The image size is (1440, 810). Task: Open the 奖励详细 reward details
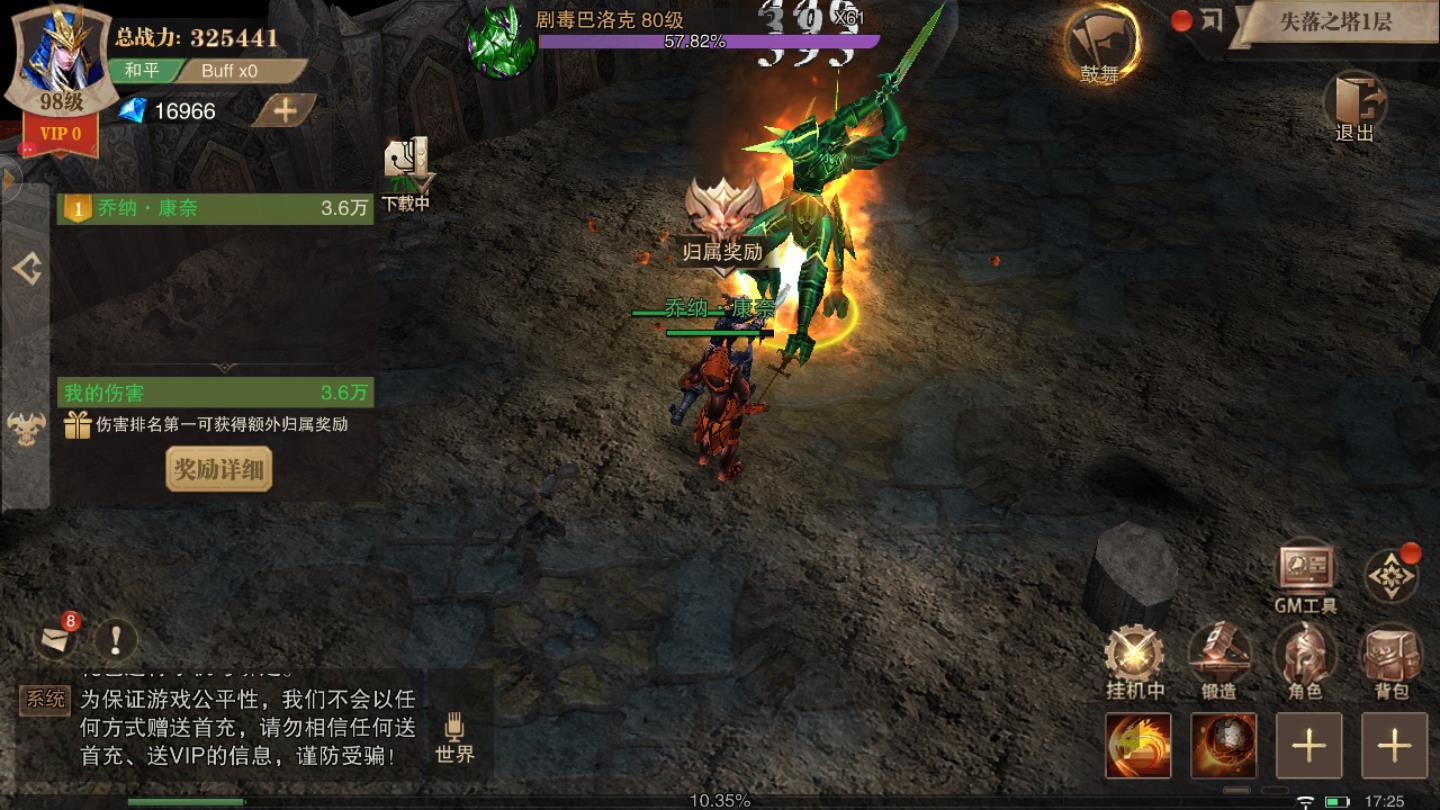coord(218,469)
